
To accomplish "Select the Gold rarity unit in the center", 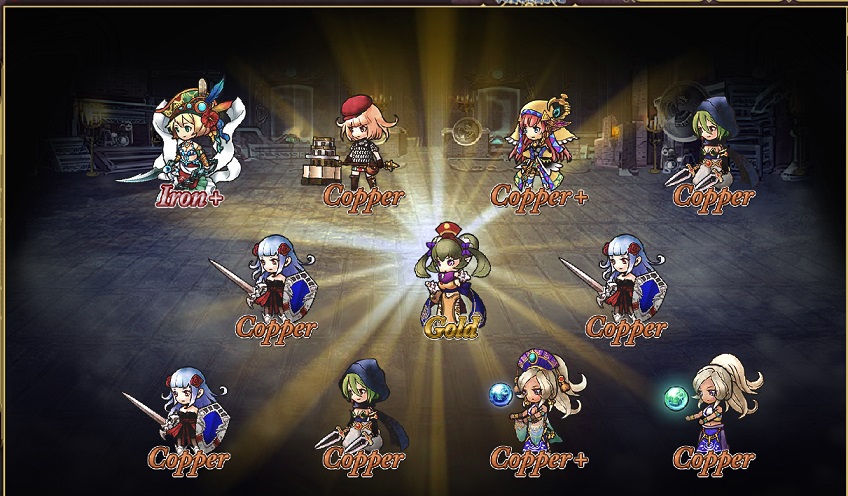I will (x=449, y=273).
